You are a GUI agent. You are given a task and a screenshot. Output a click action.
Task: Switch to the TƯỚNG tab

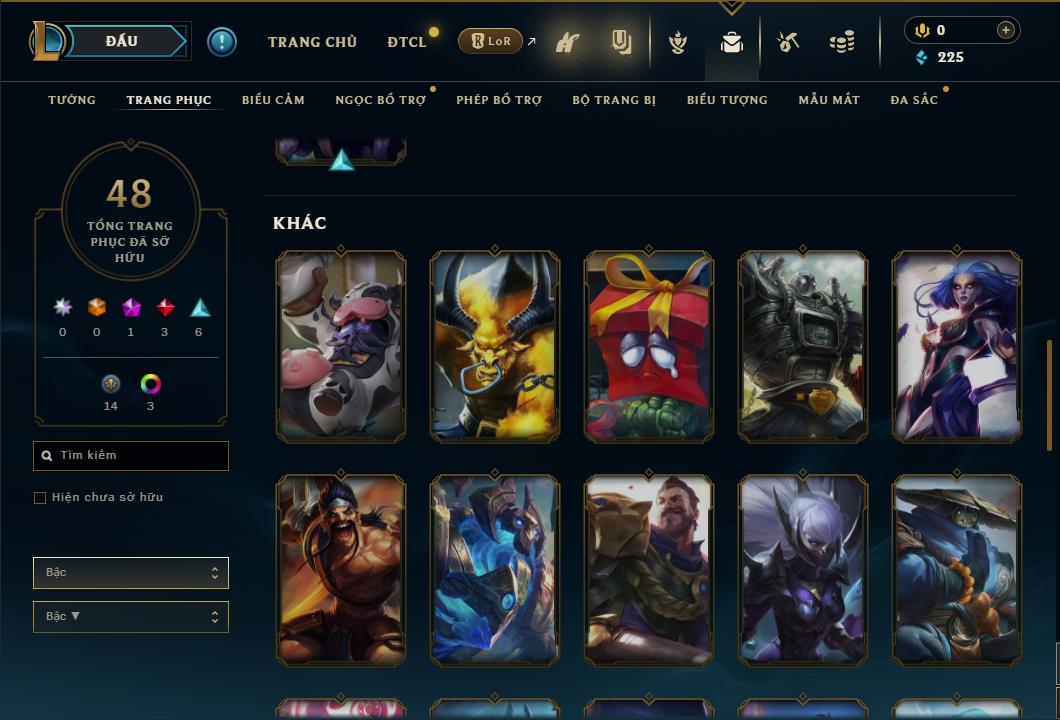(72, 100)
